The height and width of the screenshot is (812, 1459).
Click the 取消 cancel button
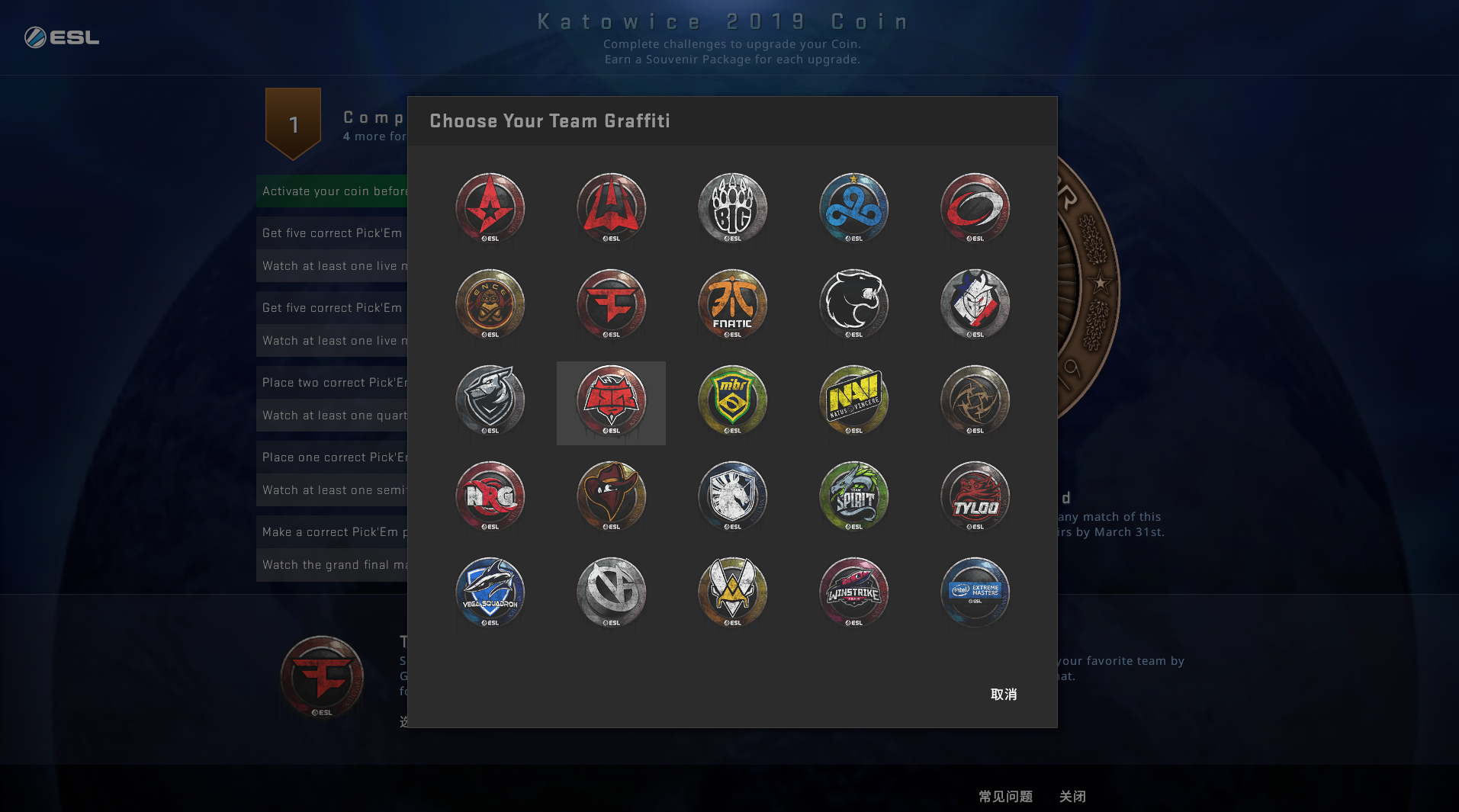(x=1004, y=695)
